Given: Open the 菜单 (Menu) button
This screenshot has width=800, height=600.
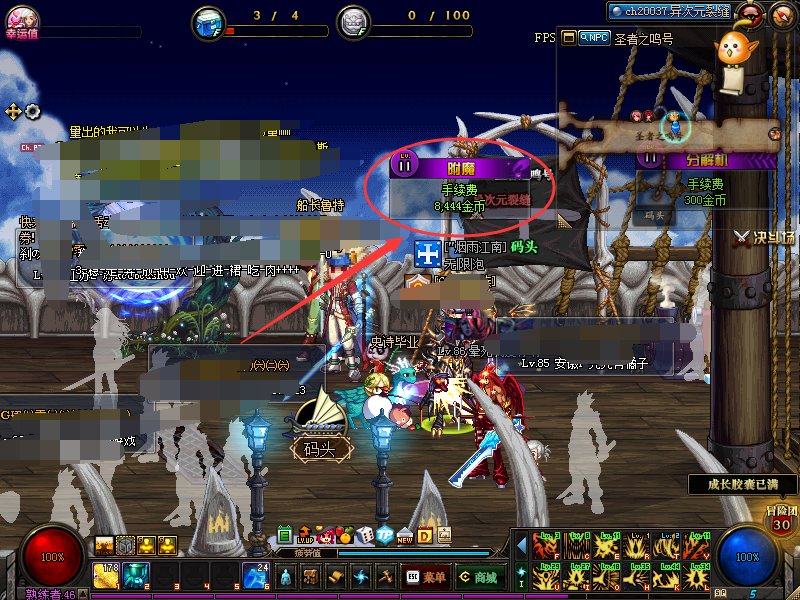Looking at the screenshot, I should coord(426,577).
